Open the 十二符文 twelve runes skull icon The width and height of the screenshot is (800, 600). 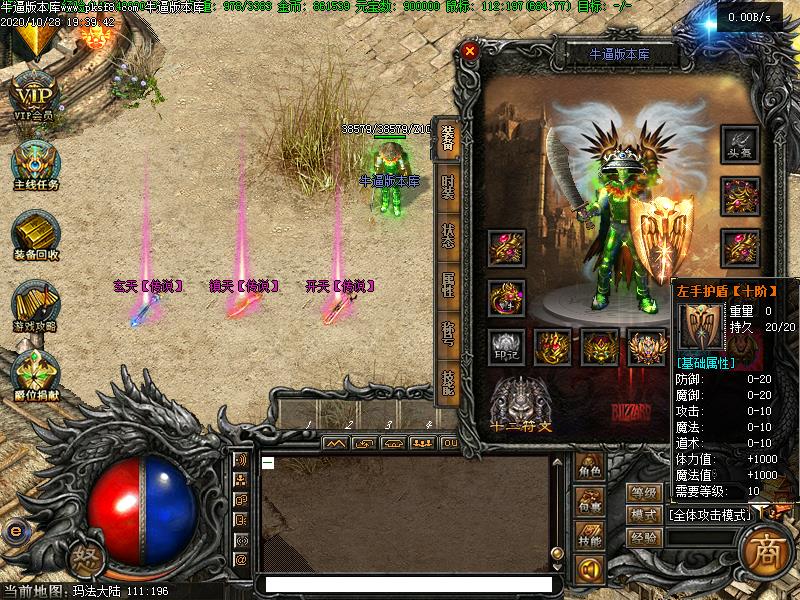click(x=520, y=400)
